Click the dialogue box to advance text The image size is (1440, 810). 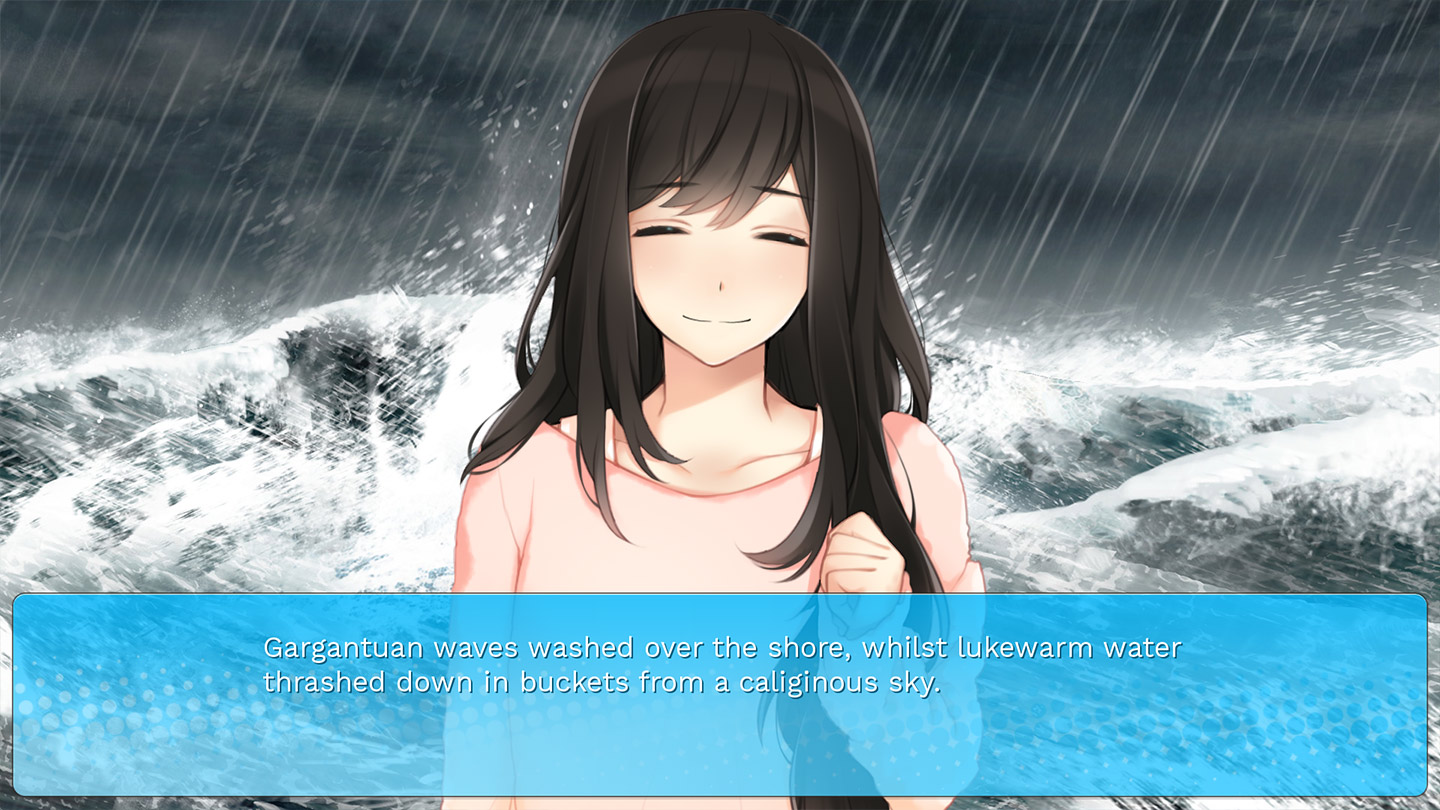[x=720, y=700]
